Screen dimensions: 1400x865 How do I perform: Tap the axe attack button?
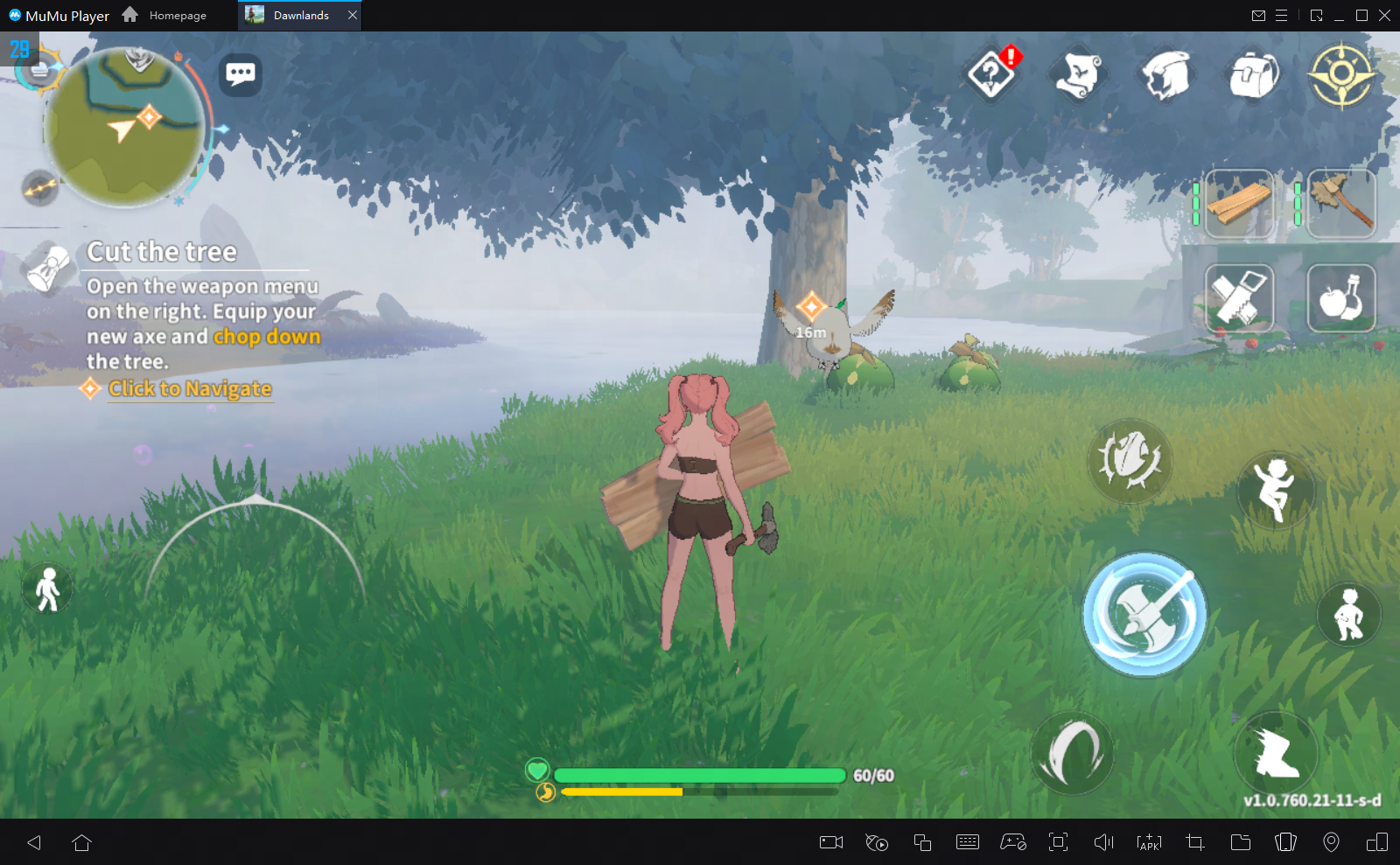tap(1144, 614)
